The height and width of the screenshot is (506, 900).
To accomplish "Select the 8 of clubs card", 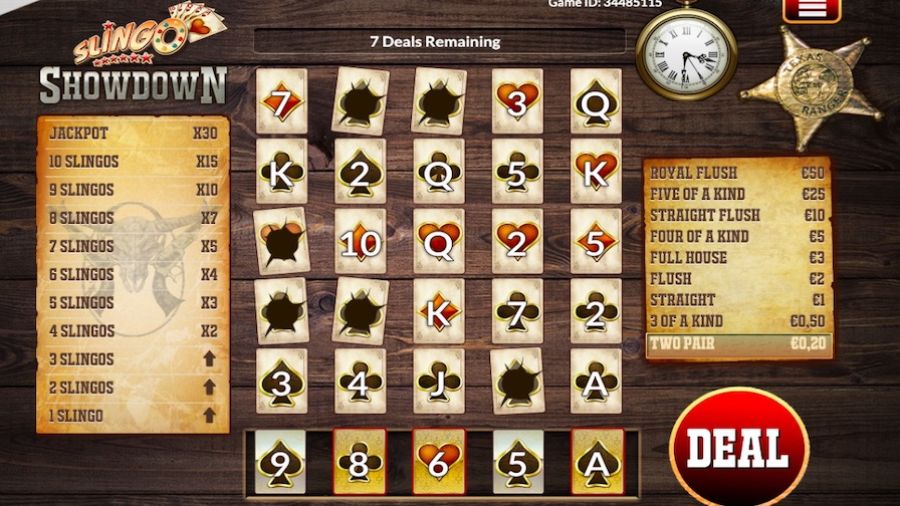I will (359, 461).
